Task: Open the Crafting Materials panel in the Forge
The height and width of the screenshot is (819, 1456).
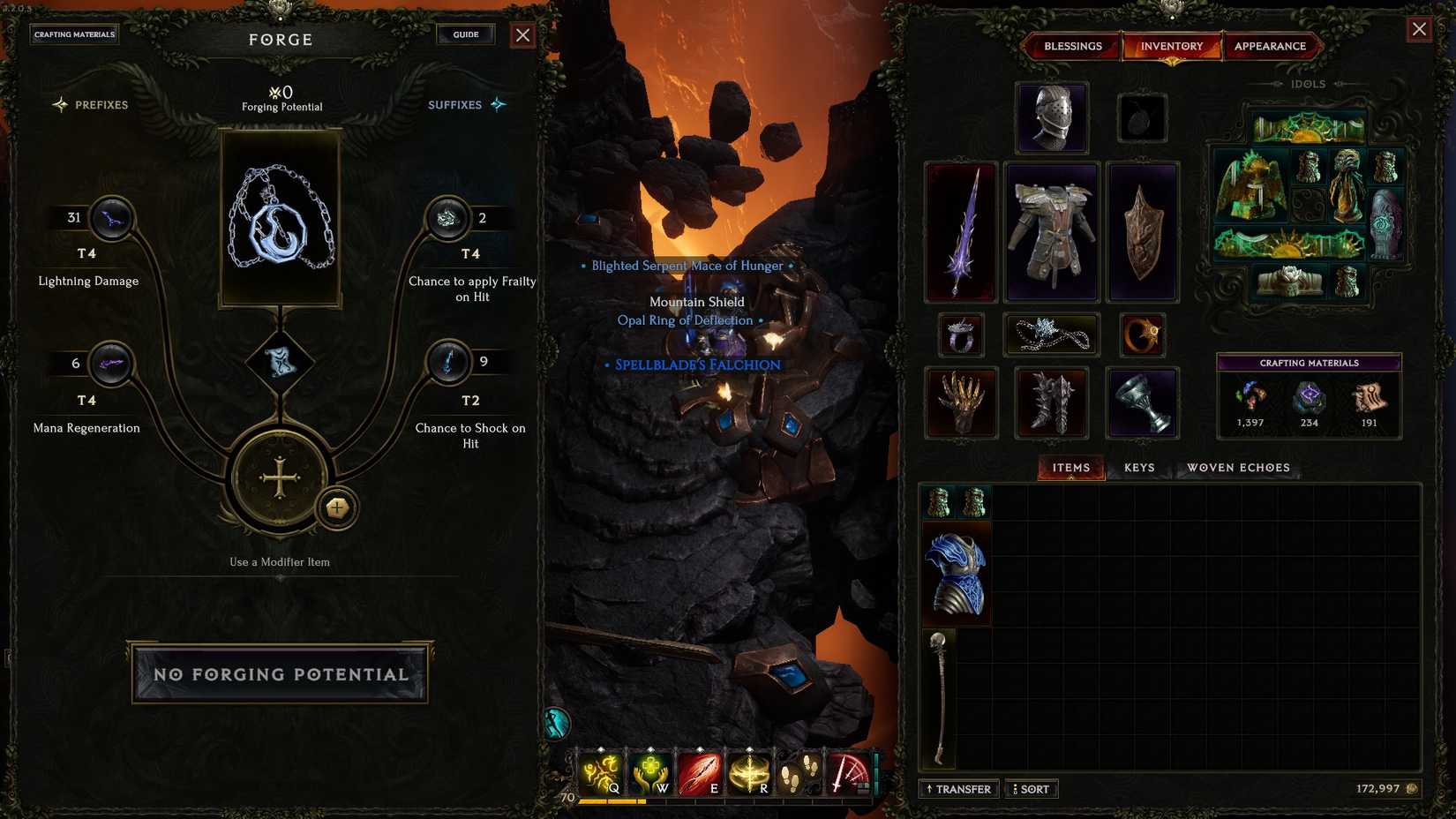Action: tap(74, 34)
